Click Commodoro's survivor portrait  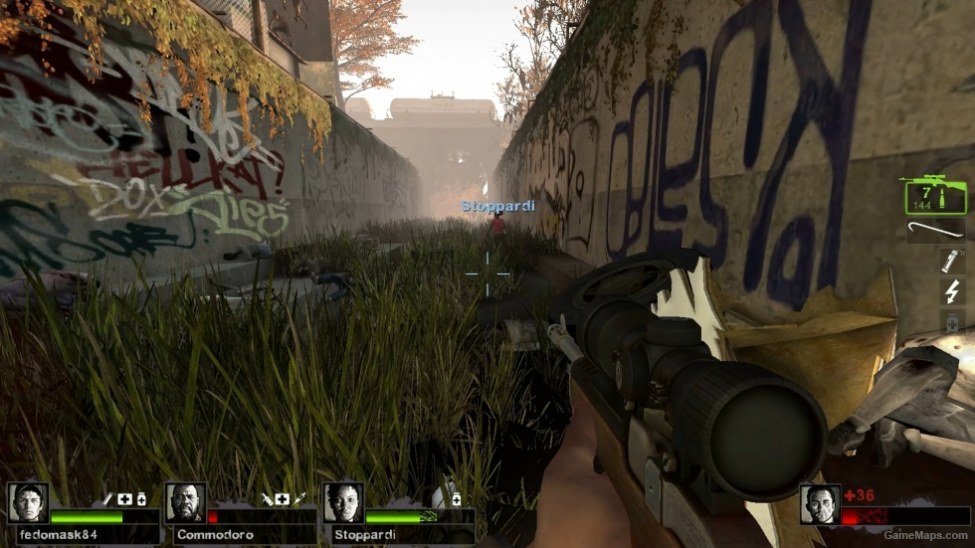(185, 504)
